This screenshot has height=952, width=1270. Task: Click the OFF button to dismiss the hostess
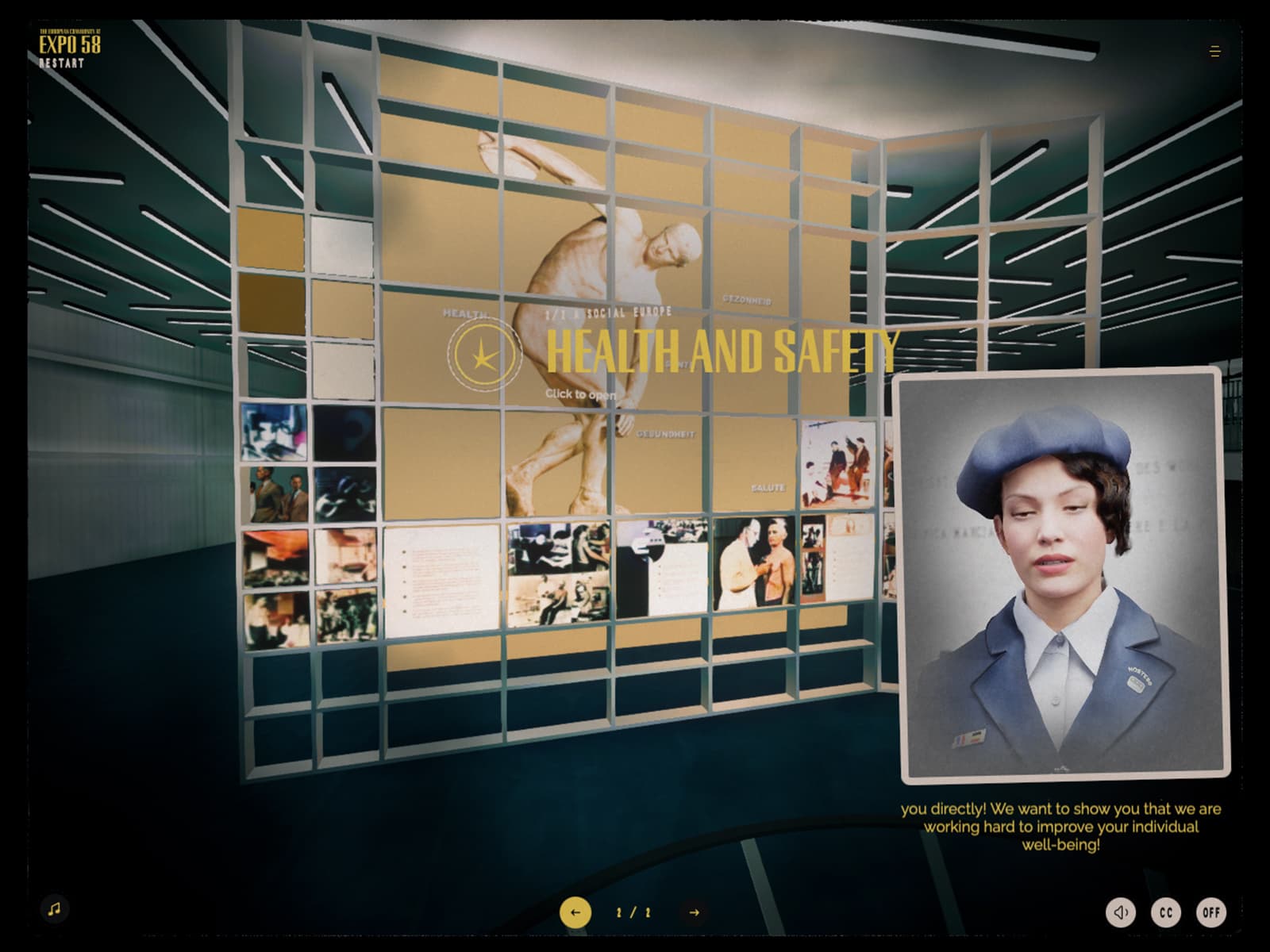point(1211,912)
